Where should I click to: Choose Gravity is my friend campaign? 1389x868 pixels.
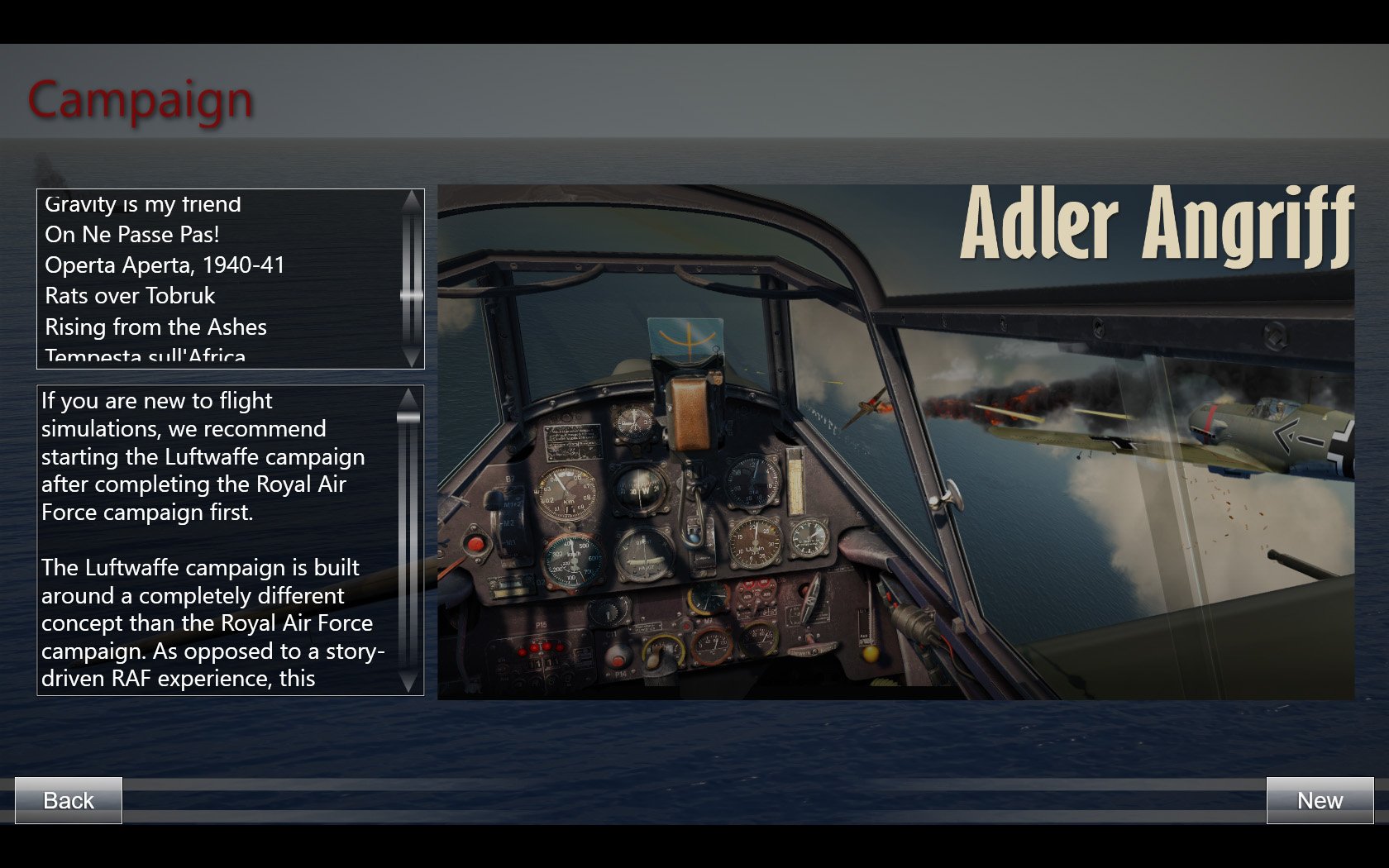(x=143, y=204)
